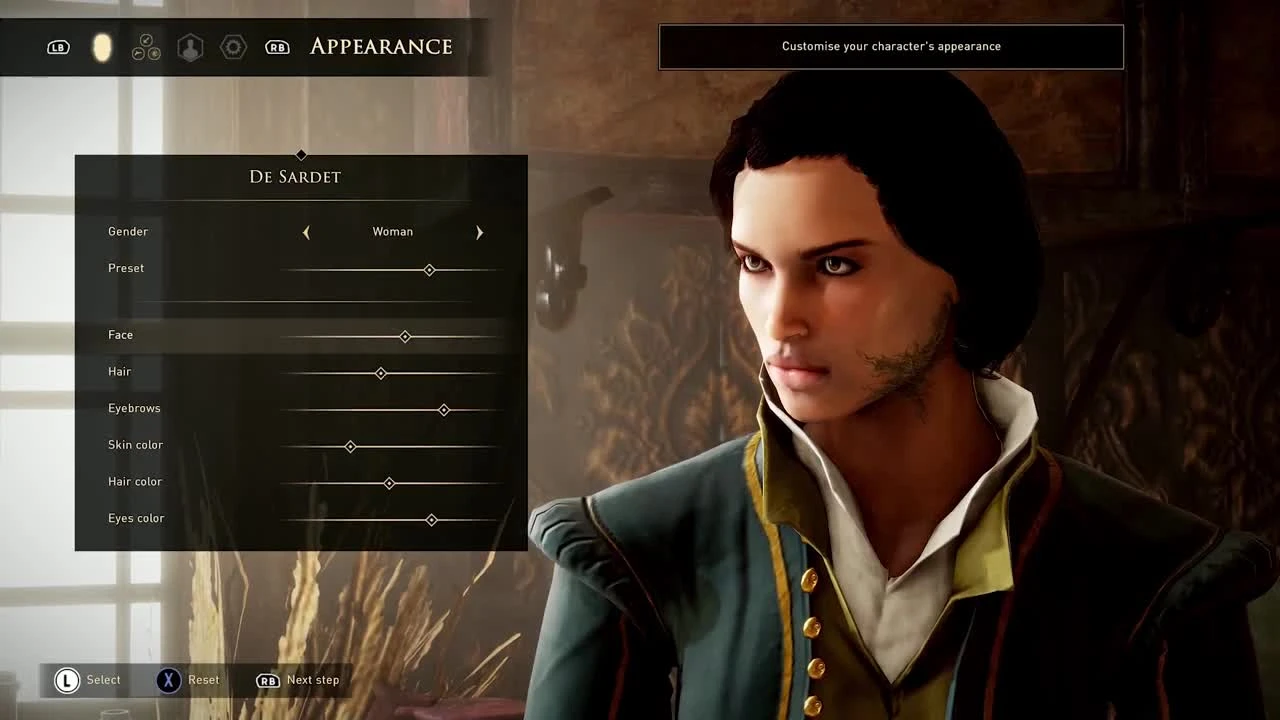The image size is (1280, 720).
Task: Select the character silhouette step icon
Action: (190, 47)
